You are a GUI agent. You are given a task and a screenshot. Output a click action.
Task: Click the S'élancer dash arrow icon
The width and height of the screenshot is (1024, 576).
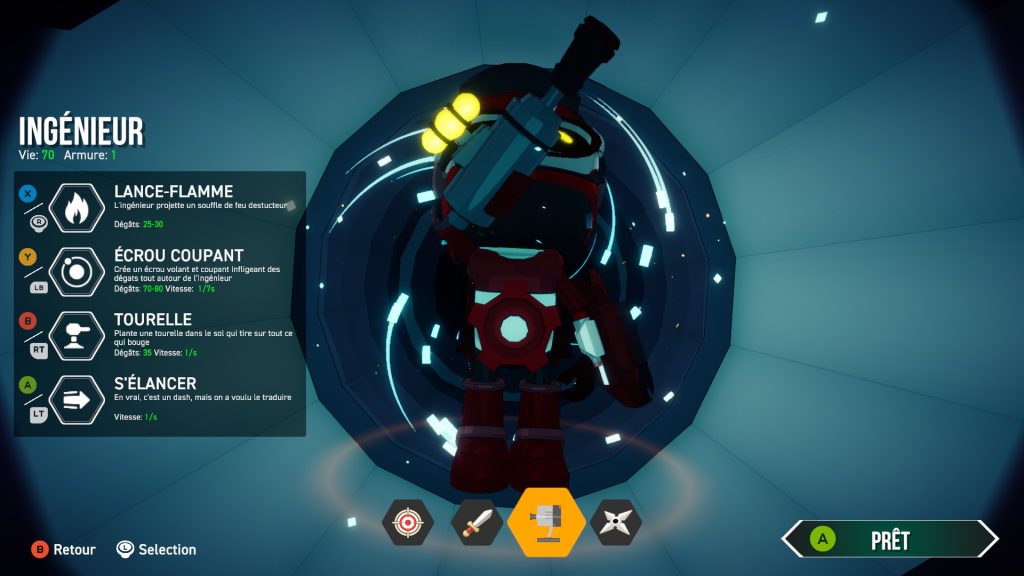click(x=77, y=399)
